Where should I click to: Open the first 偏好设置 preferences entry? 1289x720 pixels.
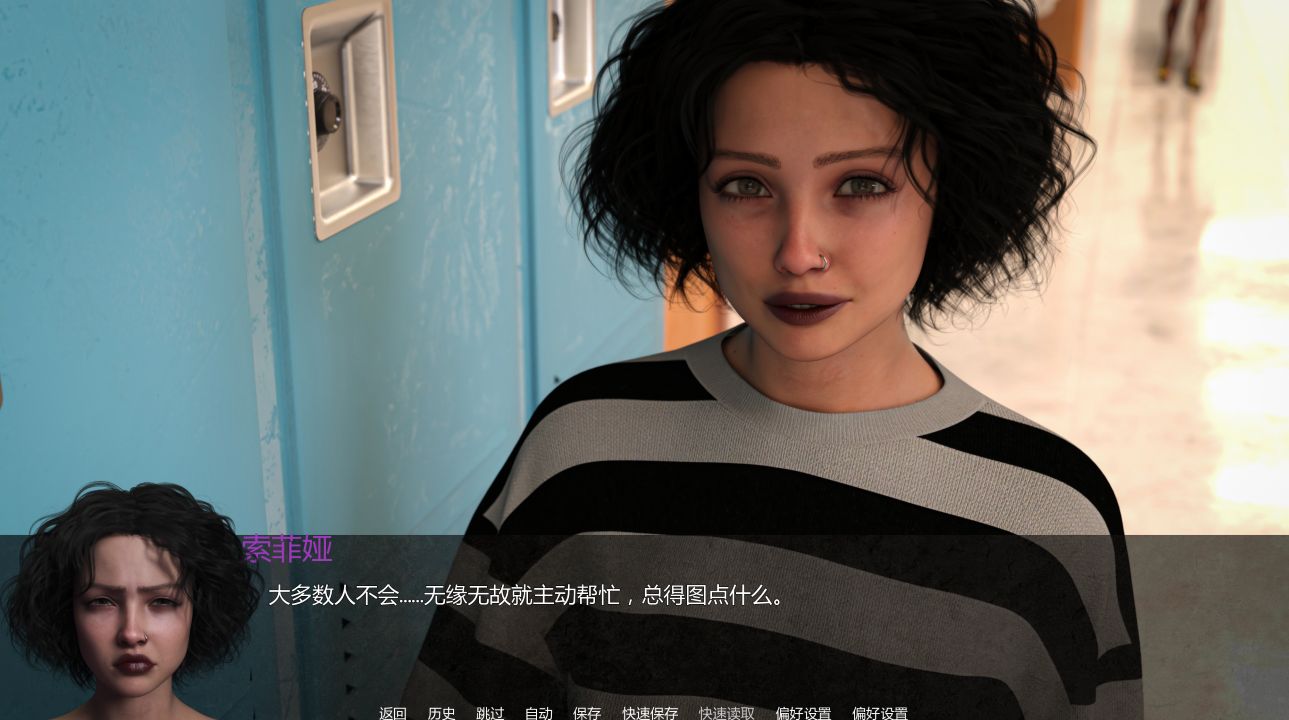(x=804, y=714)
